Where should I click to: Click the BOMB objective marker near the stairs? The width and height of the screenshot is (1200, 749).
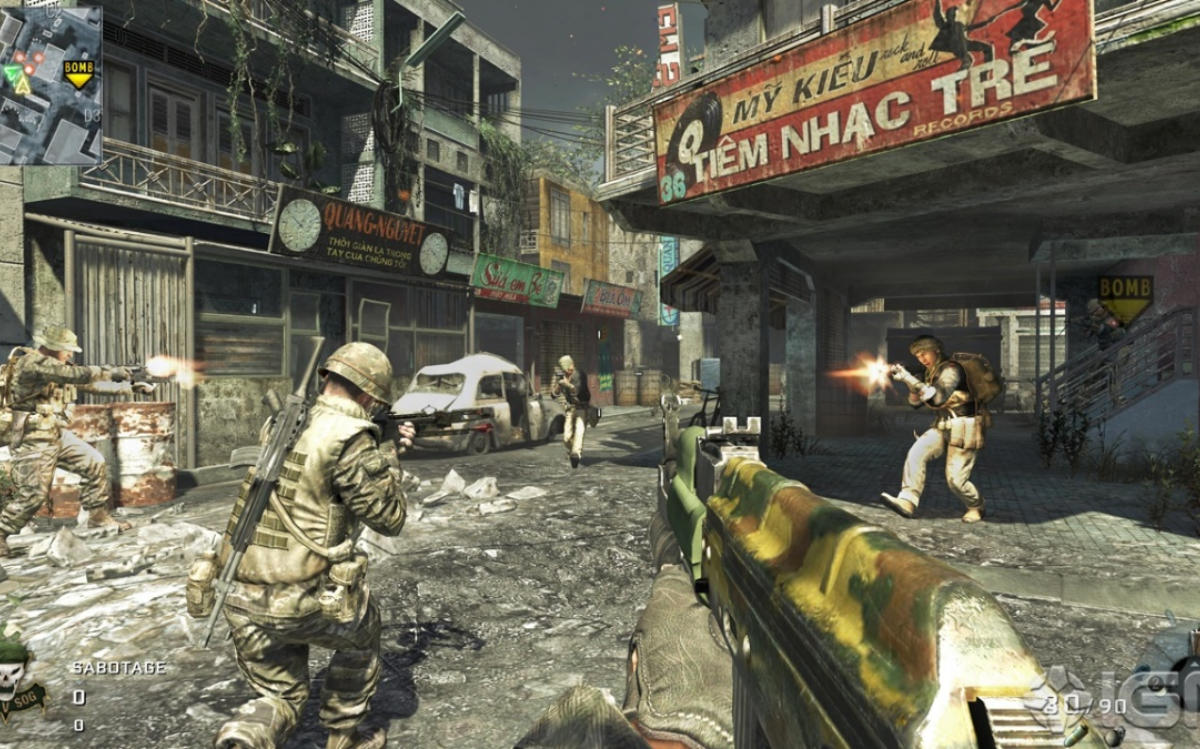click(1125, 295)
